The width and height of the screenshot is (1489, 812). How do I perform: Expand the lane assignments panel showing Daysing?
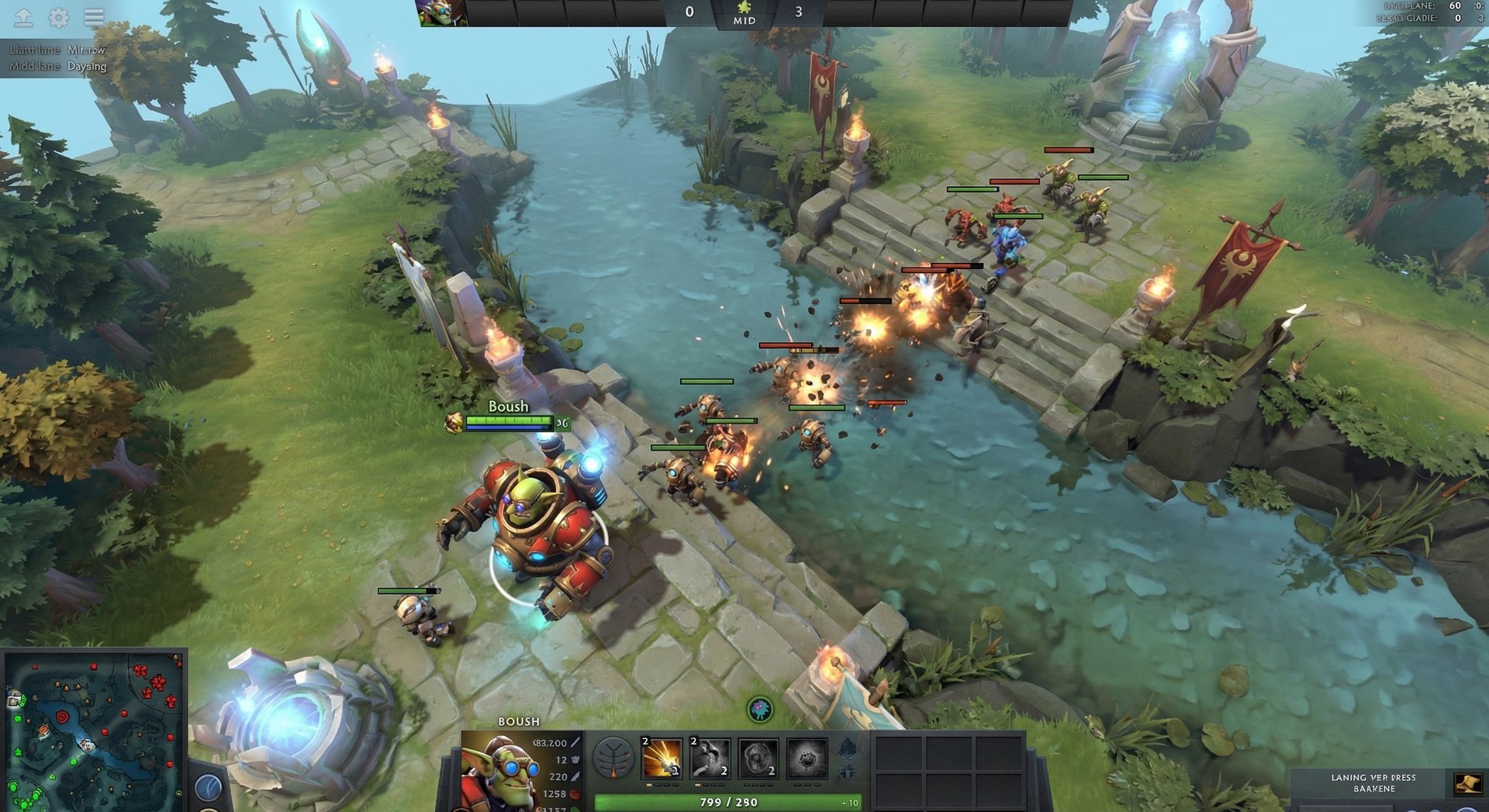click(54, 59)
